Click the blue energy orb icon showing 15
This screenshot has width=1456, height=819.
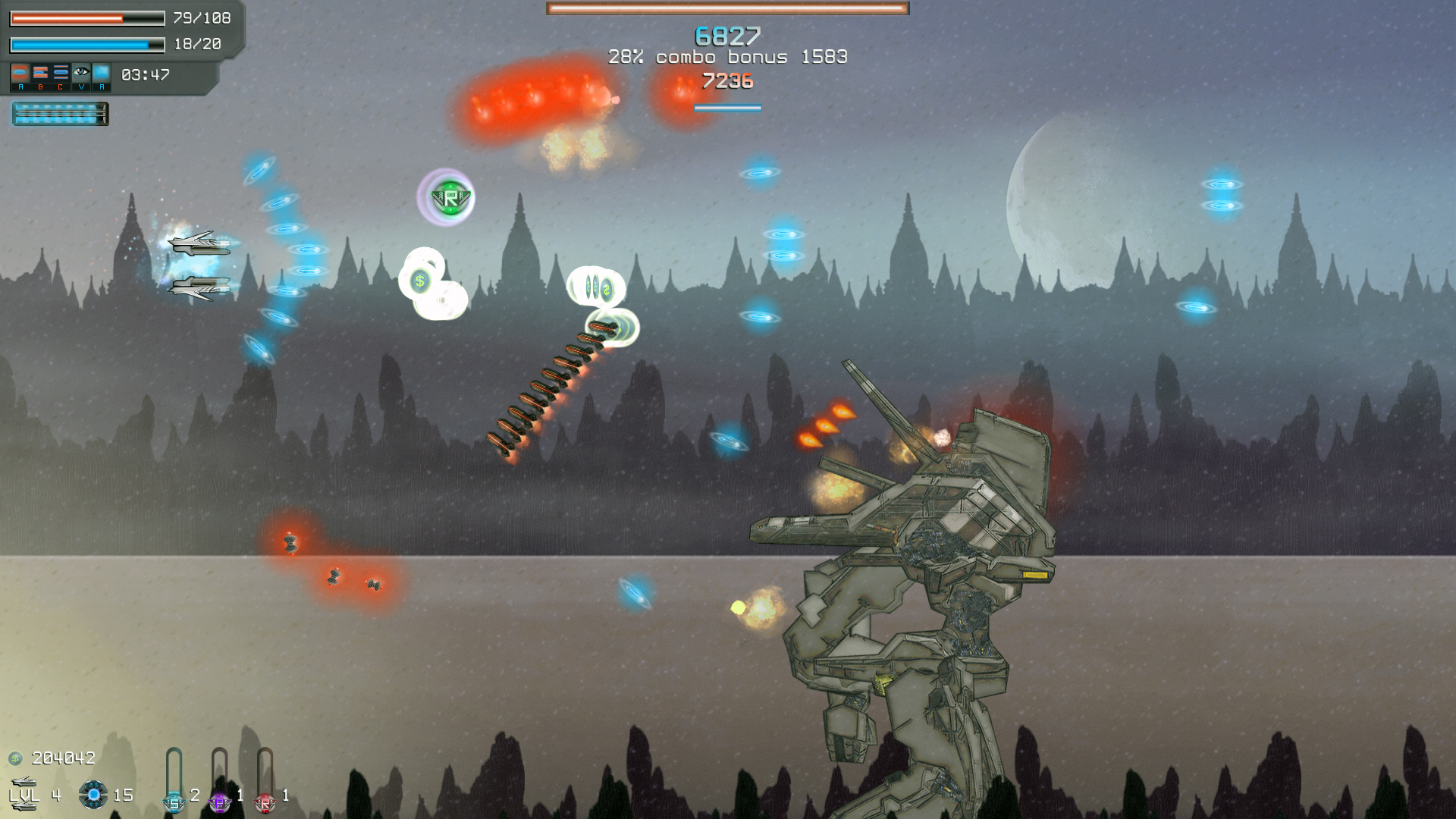click(93, 795)
